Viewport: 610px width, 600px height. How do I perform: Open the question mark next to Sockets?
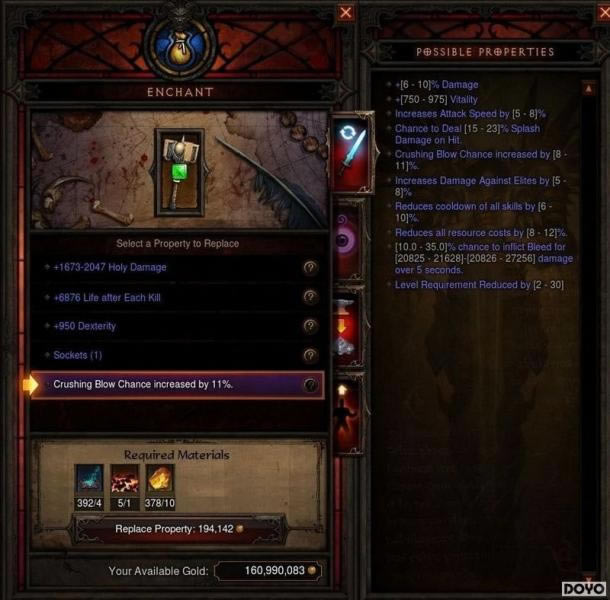click(310, 355)
